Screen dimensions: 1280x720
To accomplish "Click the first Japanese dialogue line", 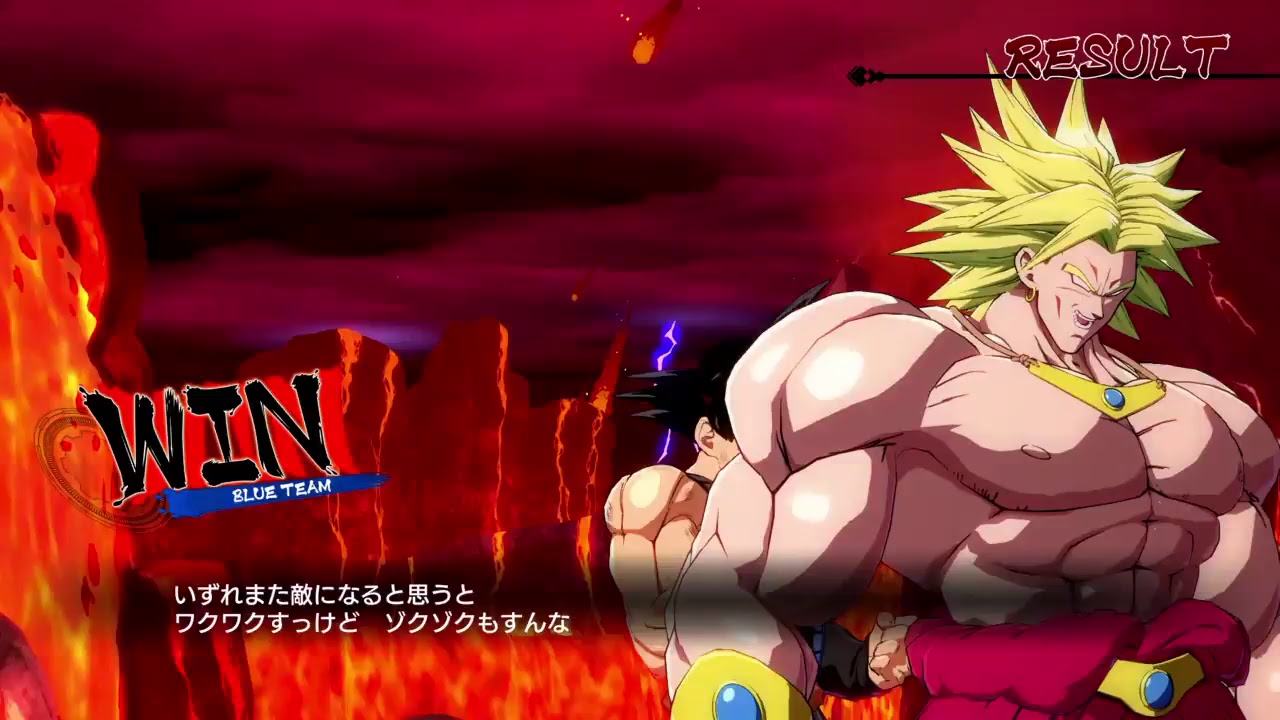I will 325,592.
